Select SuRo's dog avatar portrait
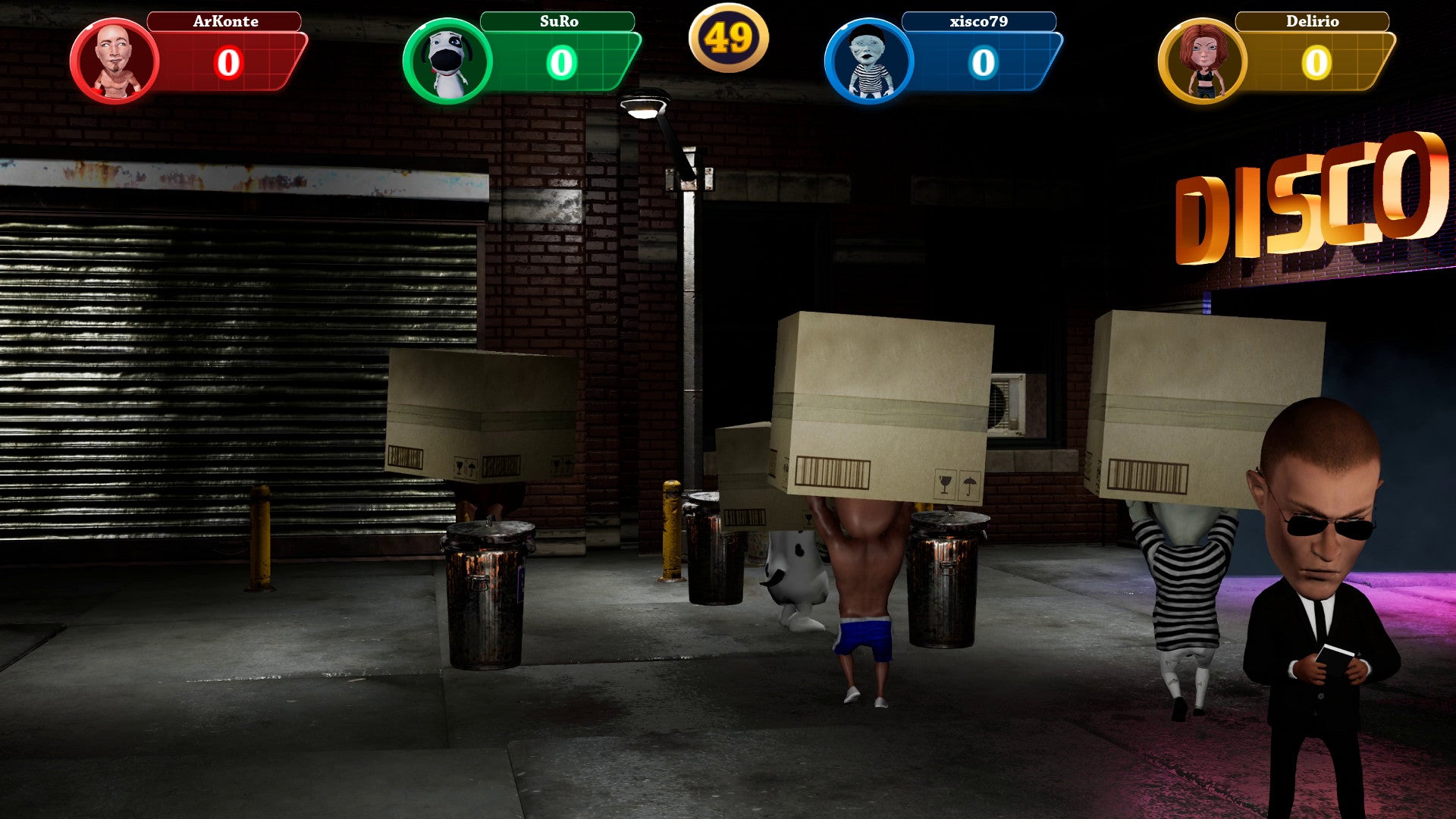The width and height of the screenshot is (1456, 819). tap(447, 61)
